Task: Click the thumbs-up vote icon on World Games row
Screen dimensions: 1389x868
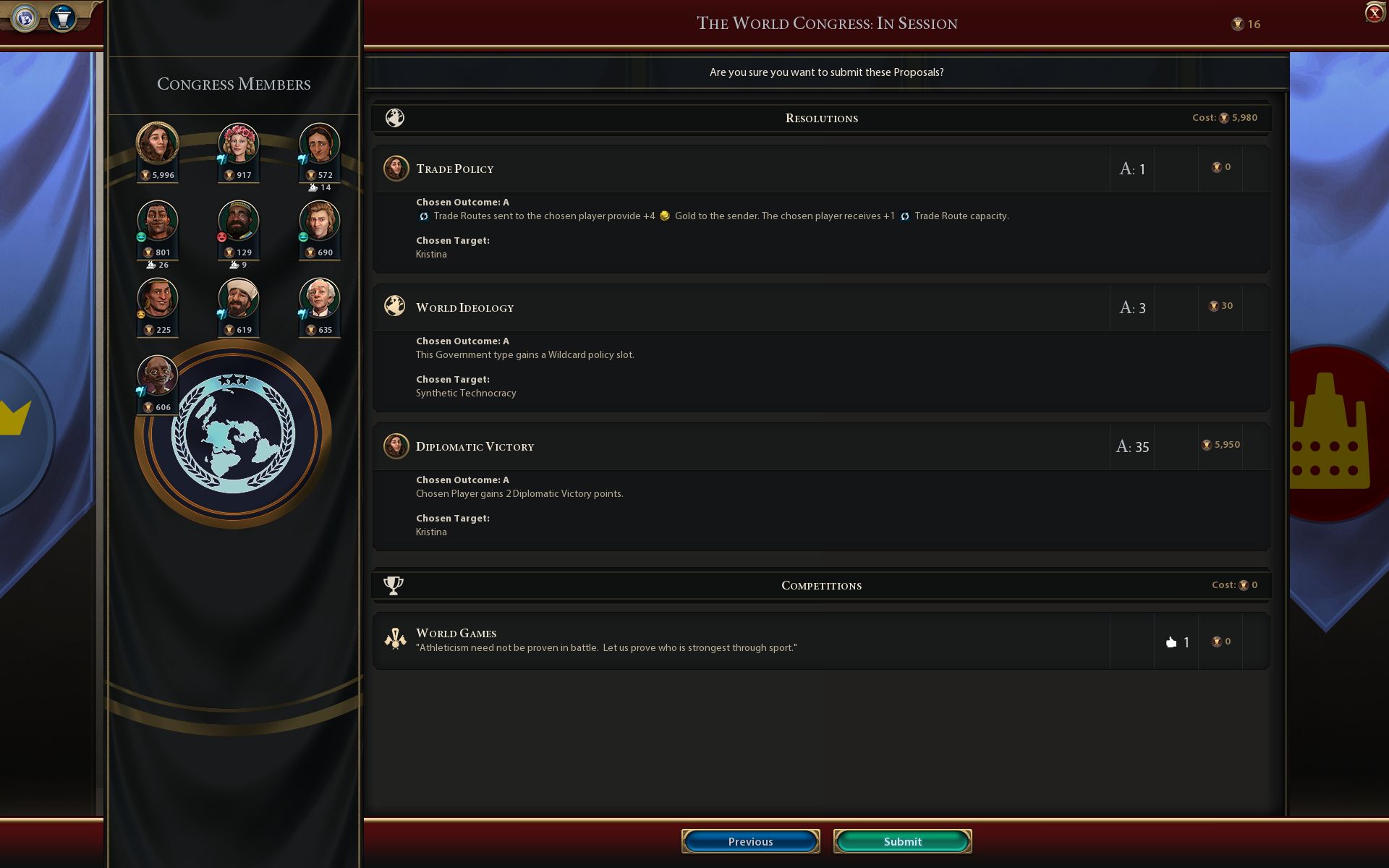Action: [x=1172, y=641]
